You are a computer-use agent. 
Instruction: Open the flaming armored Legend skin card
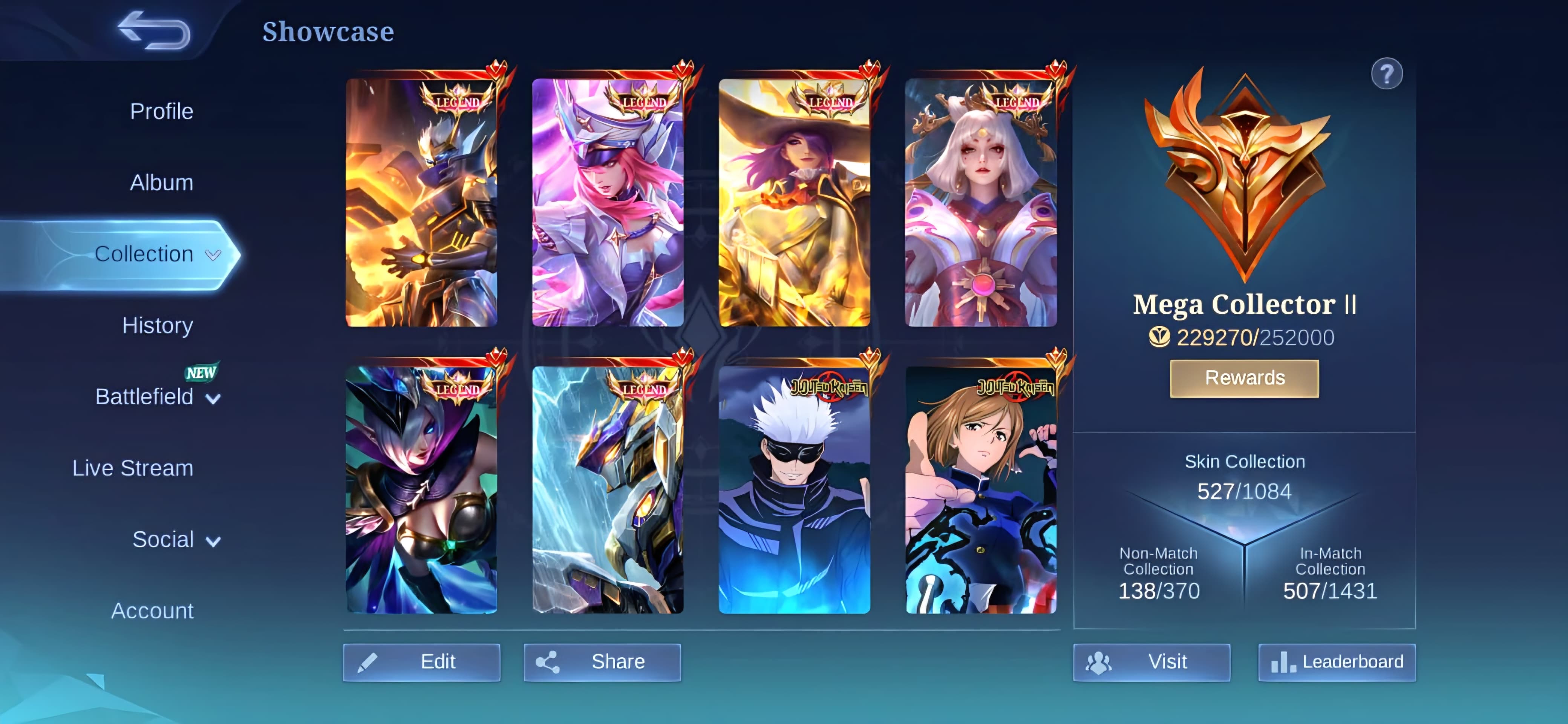click(x=421, y=203)
